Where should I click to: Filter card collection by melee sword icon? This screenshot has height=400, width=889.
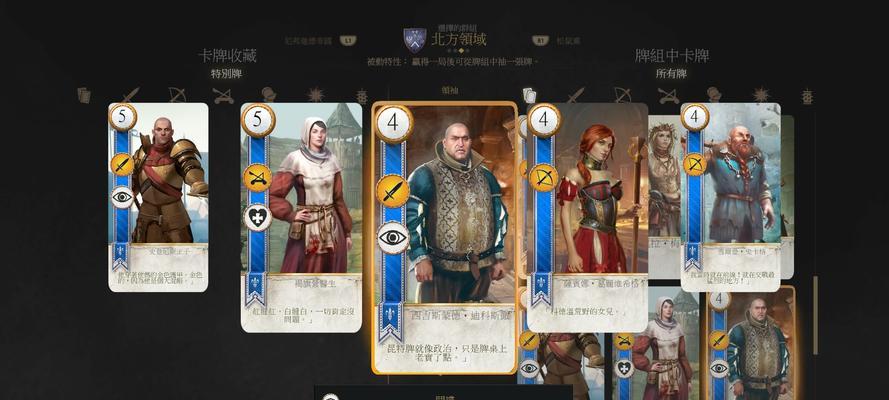pos(130,95)
